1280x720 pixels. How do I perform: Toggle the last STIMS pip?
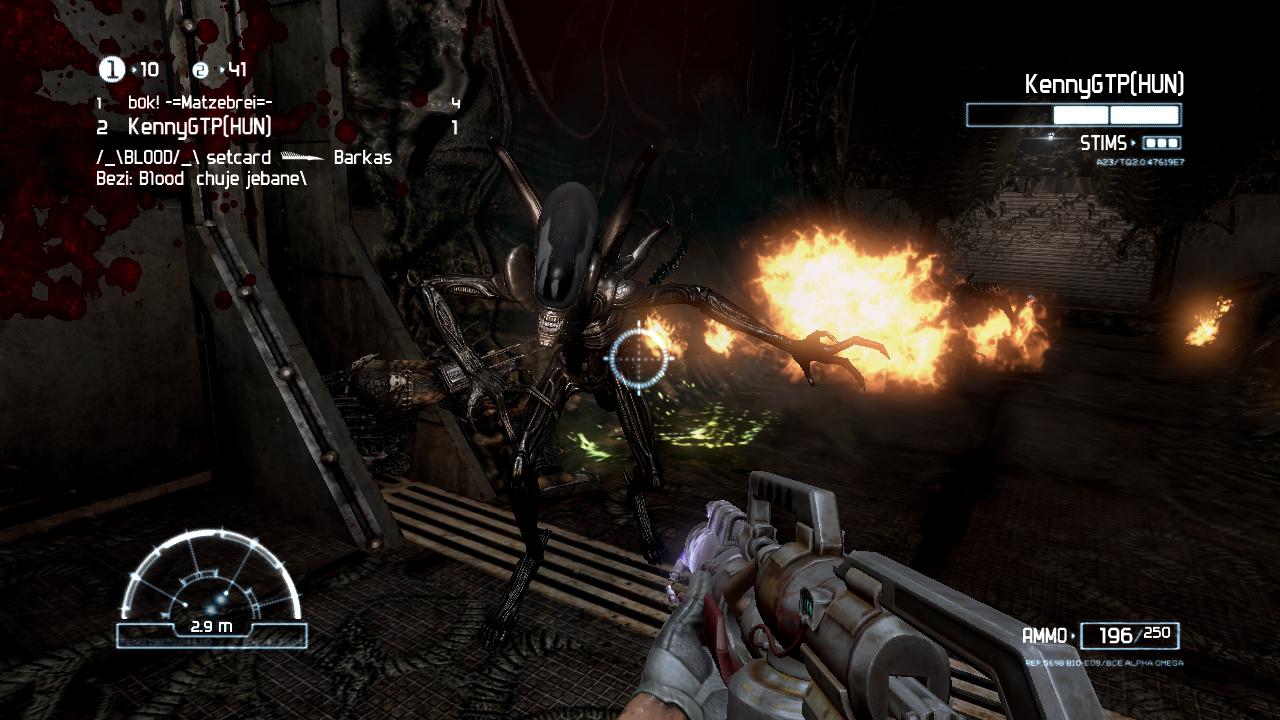1173,143
